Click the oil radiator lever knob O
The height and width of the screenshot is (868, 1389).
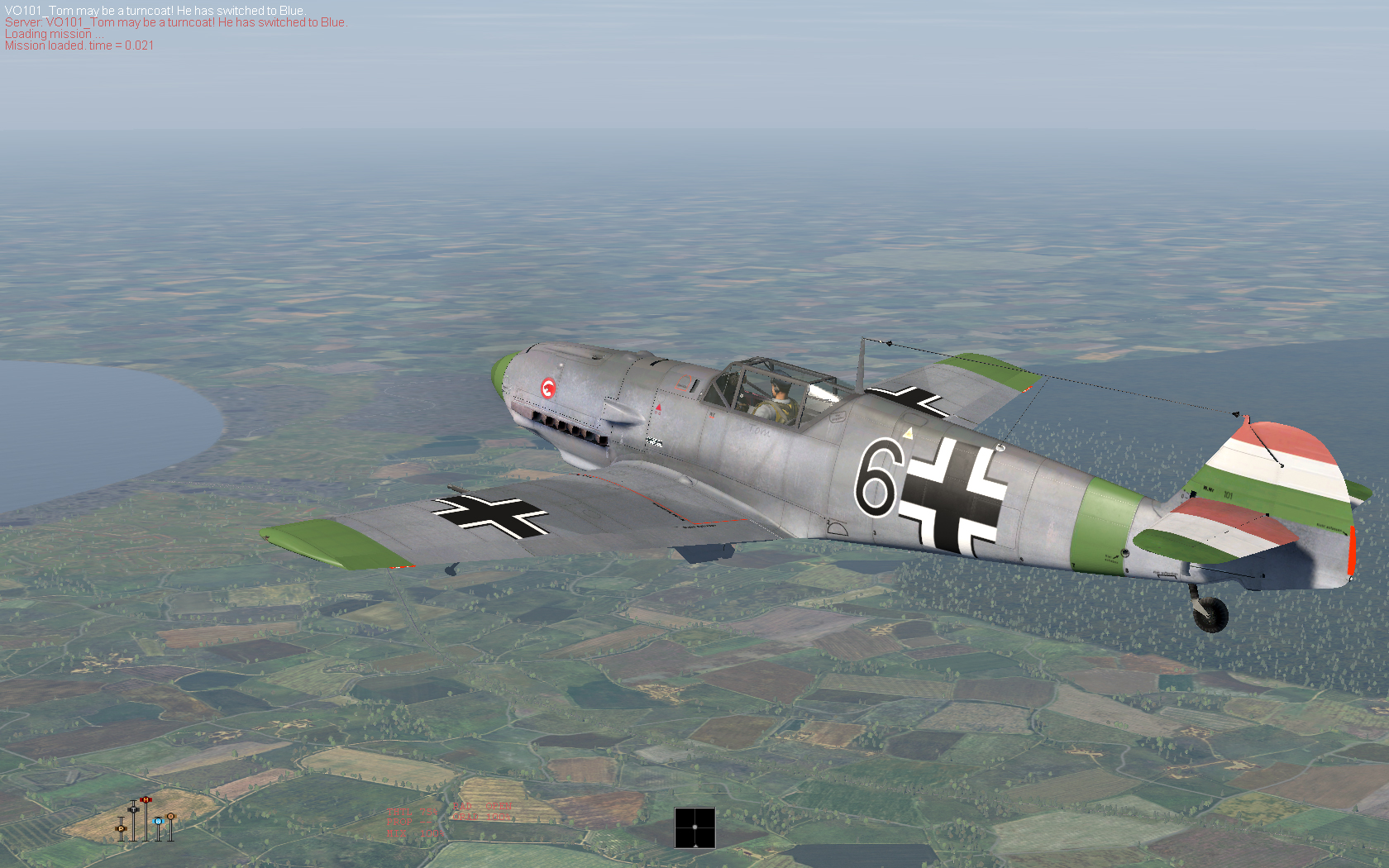[170, 816]
